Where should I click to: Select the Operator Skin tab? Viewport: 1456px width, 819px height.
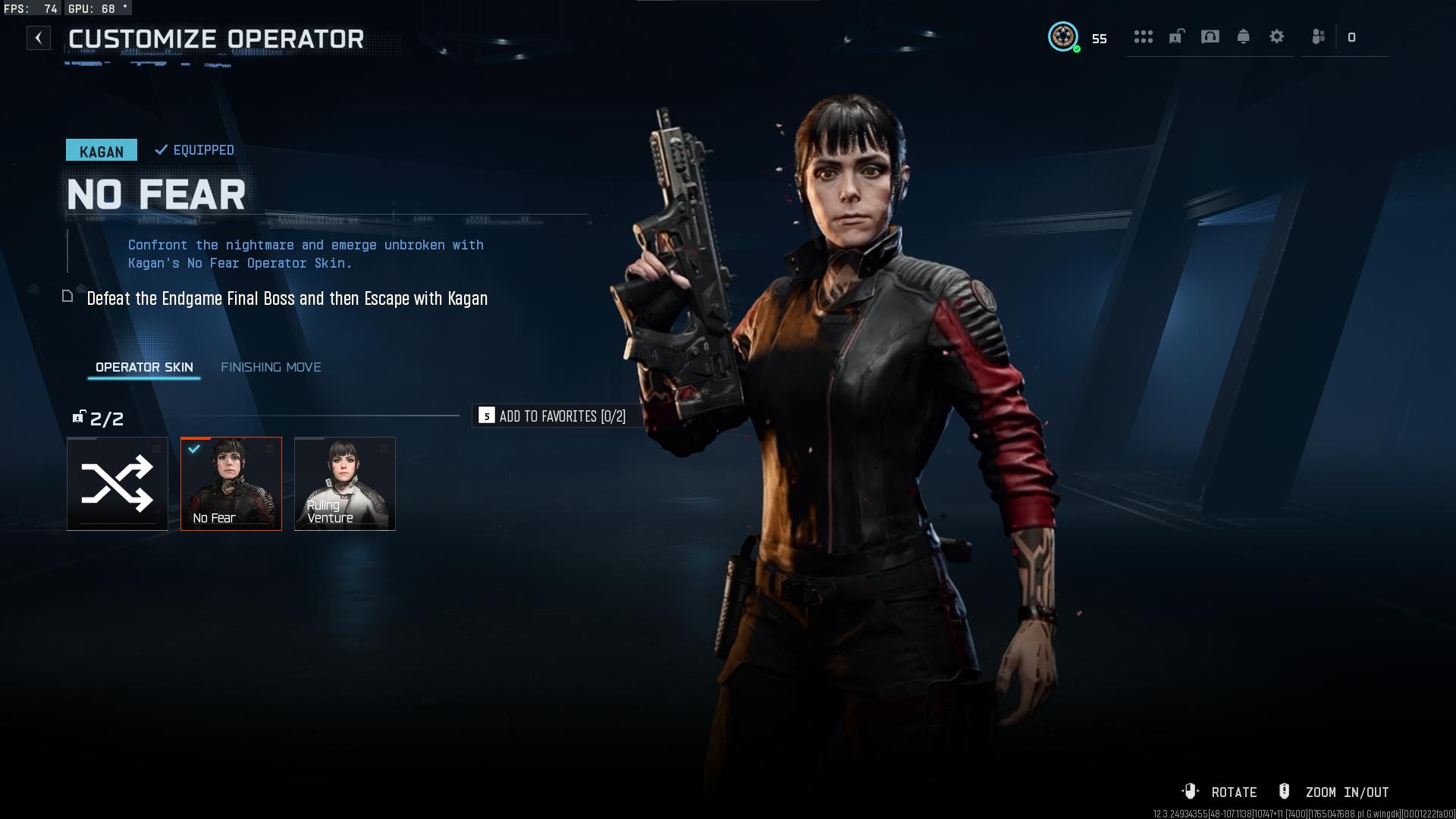tap(144, 367)
